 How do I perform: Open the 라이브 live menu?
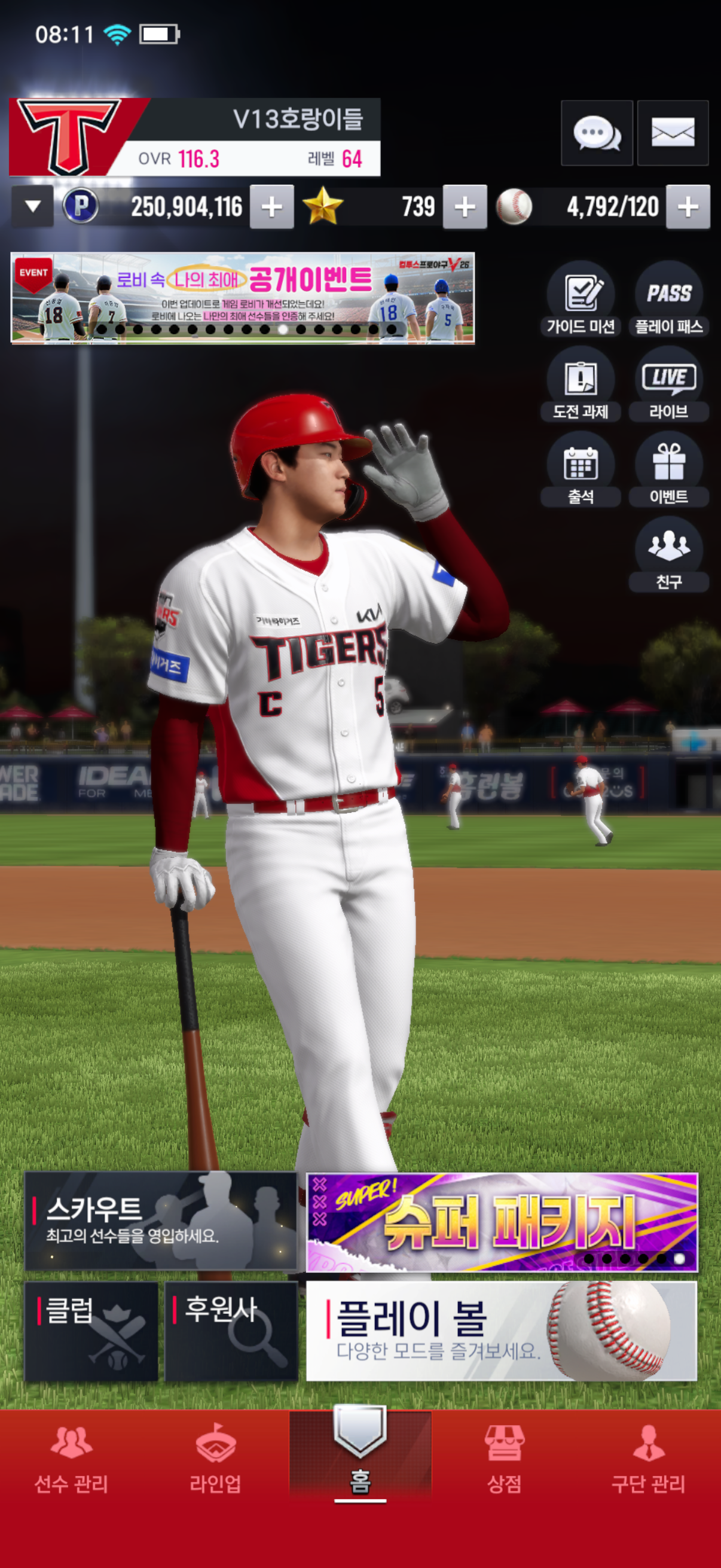point(668,384)
